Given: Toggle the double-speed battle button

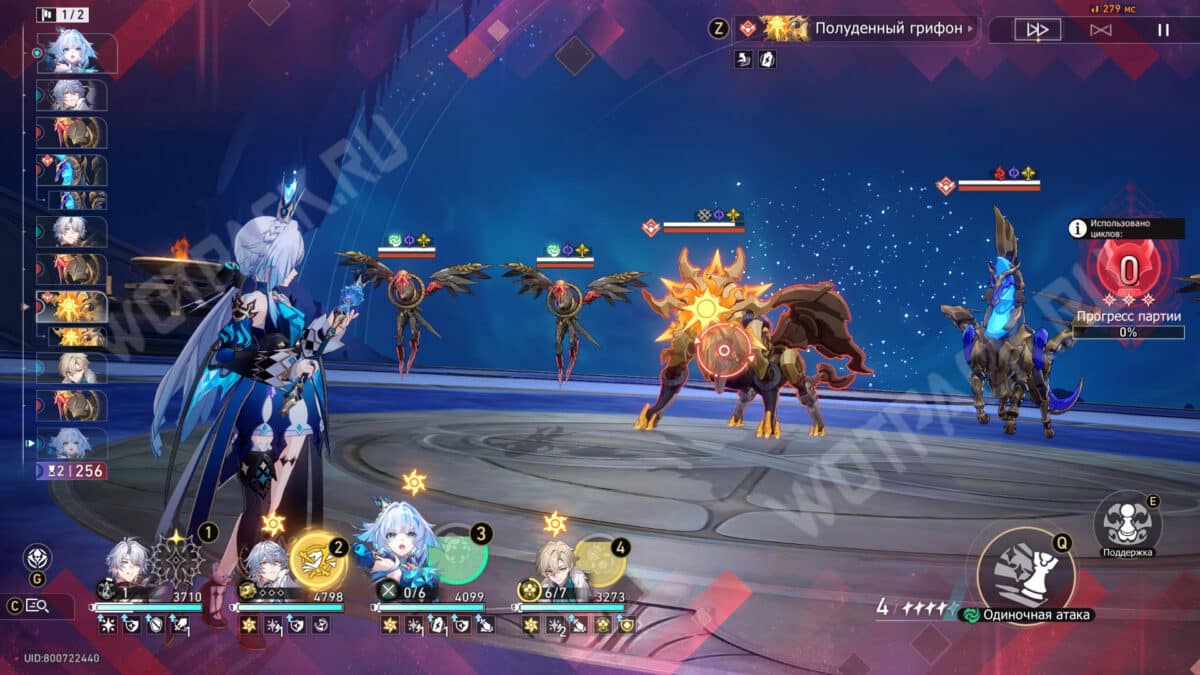Looking at the screenshot, I should coord(1037,30).
